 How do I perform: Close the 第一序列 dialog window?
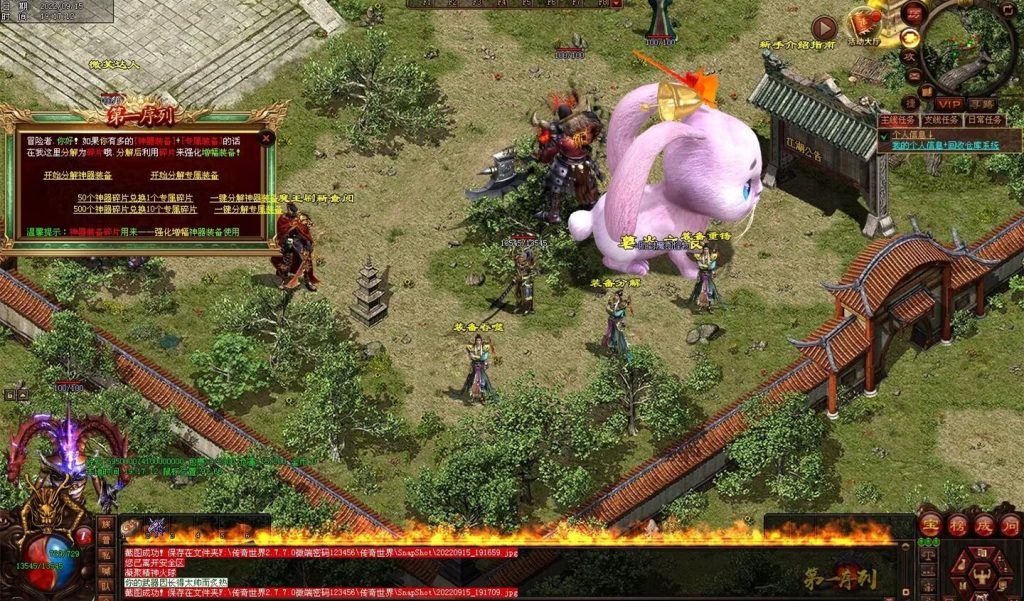pyautogui.click(x=266, y=139)
